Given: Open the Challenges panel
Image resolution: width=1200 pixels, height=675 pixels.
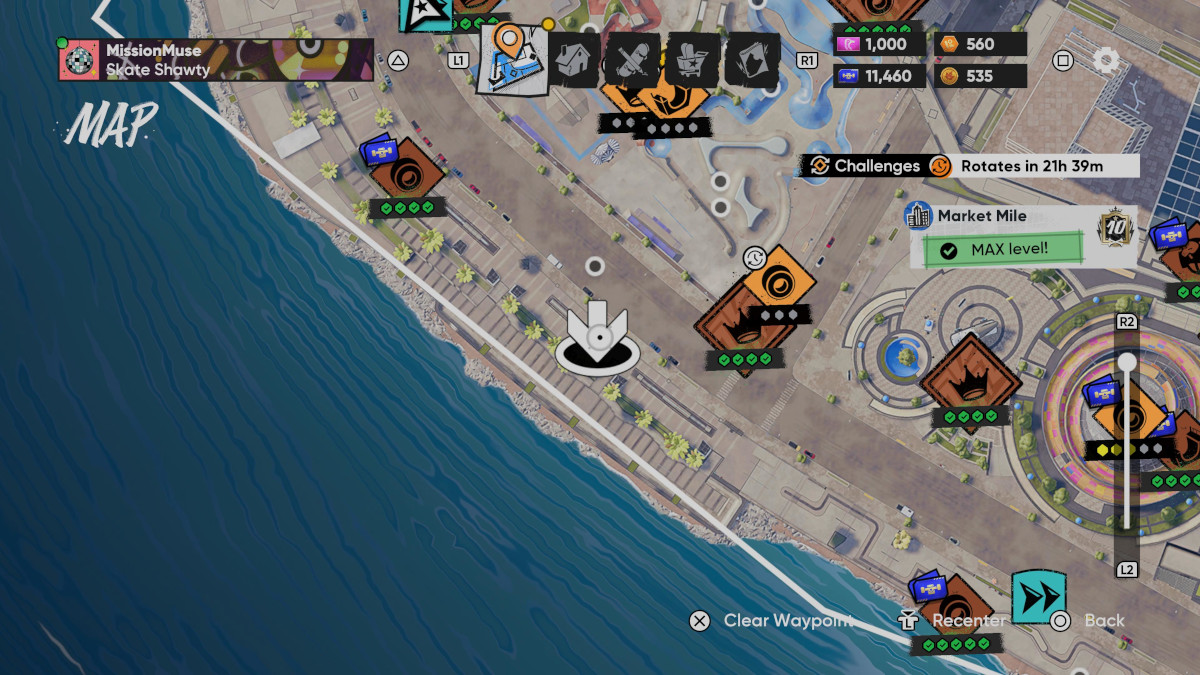Looking at the screenshot, I should click(x=865, y=166).
